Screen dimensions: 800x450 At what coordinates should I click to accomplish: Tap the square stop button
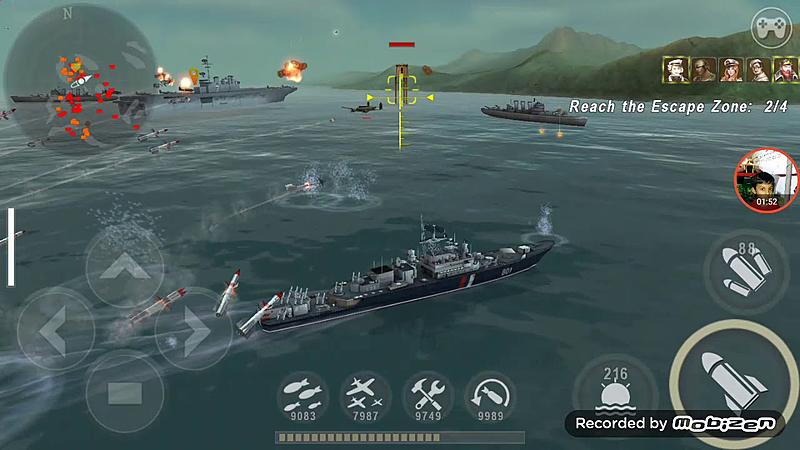123,388
